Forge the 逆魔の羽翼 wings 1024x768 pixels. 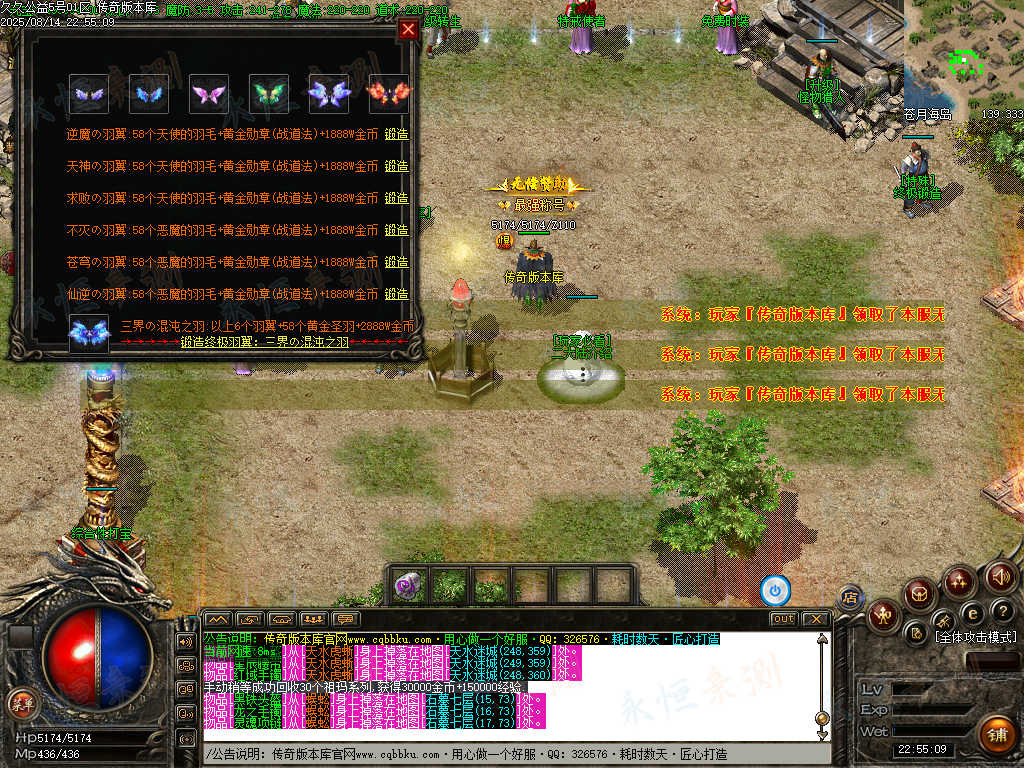pyautogui.click(x=397, y=134)
